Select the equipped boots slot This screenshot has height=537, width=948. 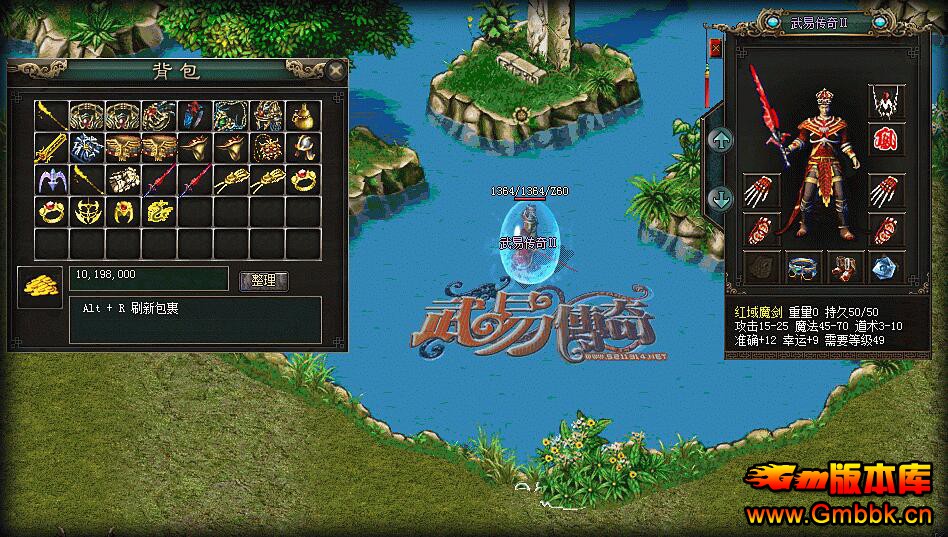[x=842, y=268]
